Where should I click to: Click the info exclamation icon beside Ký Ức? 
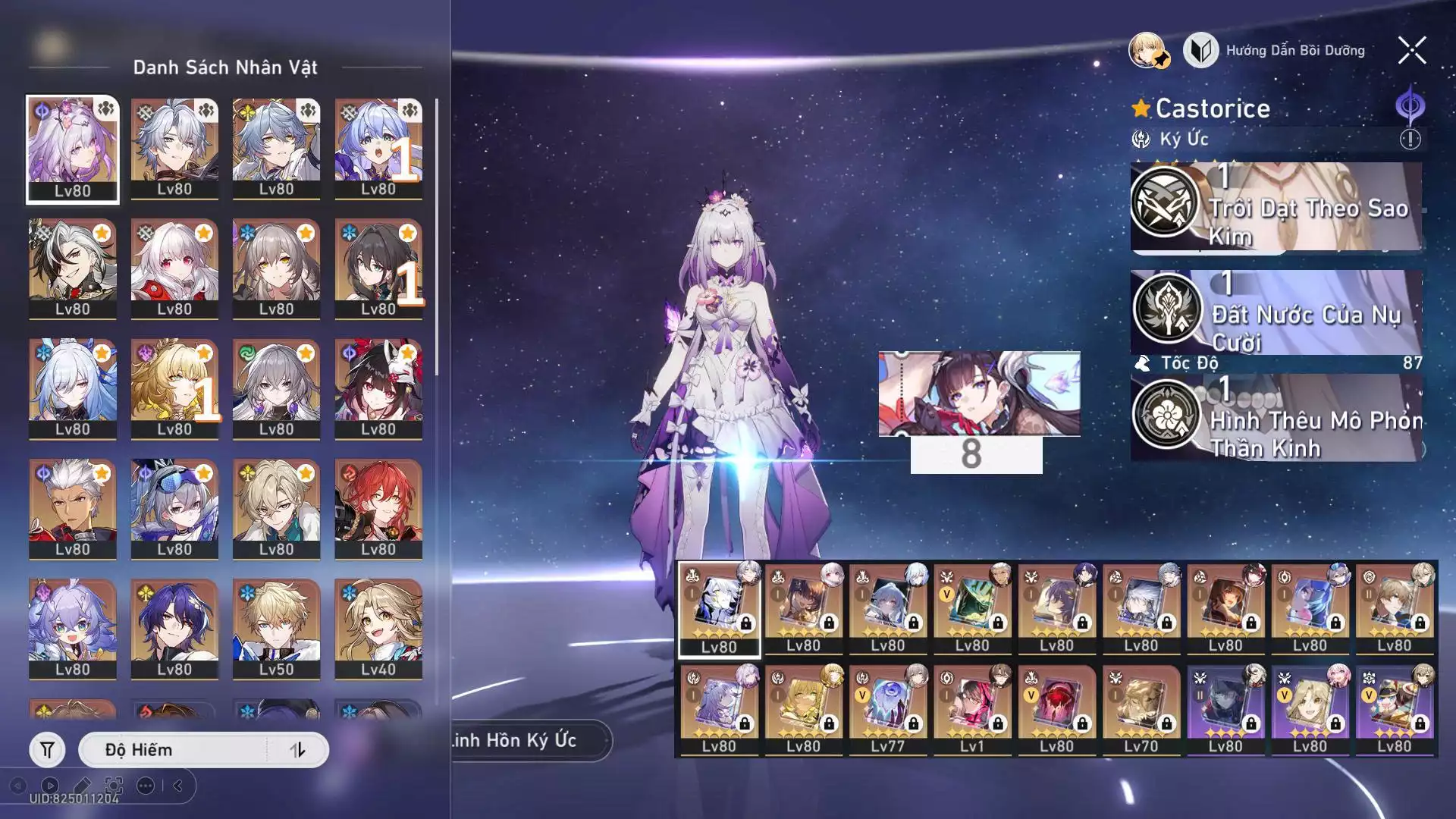click(x=1410, y=140)
